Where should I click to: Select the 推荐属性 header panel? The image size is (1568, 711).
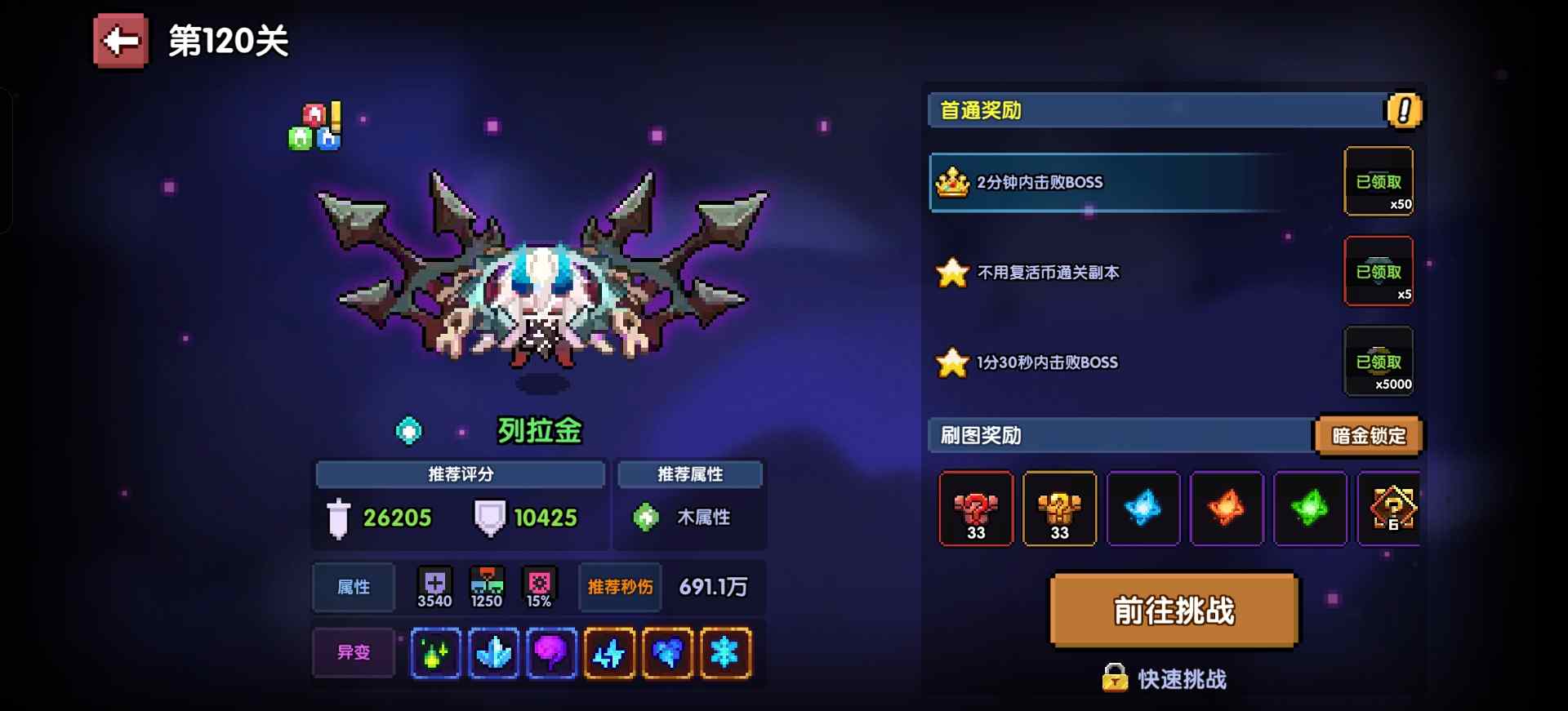pos(690,474)
